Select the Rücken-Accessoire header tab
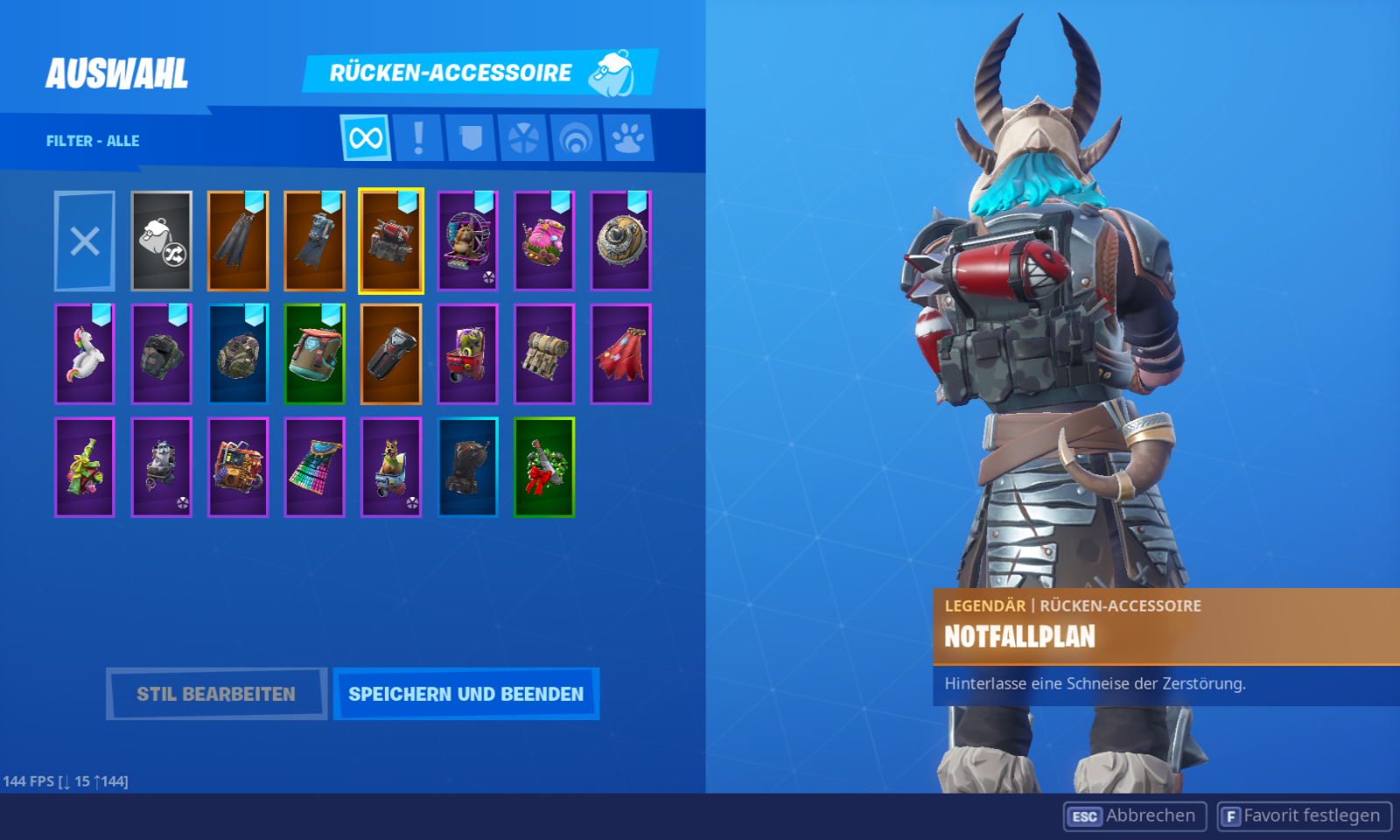This screenshot has width=1400, height=840. pos(451,73)
